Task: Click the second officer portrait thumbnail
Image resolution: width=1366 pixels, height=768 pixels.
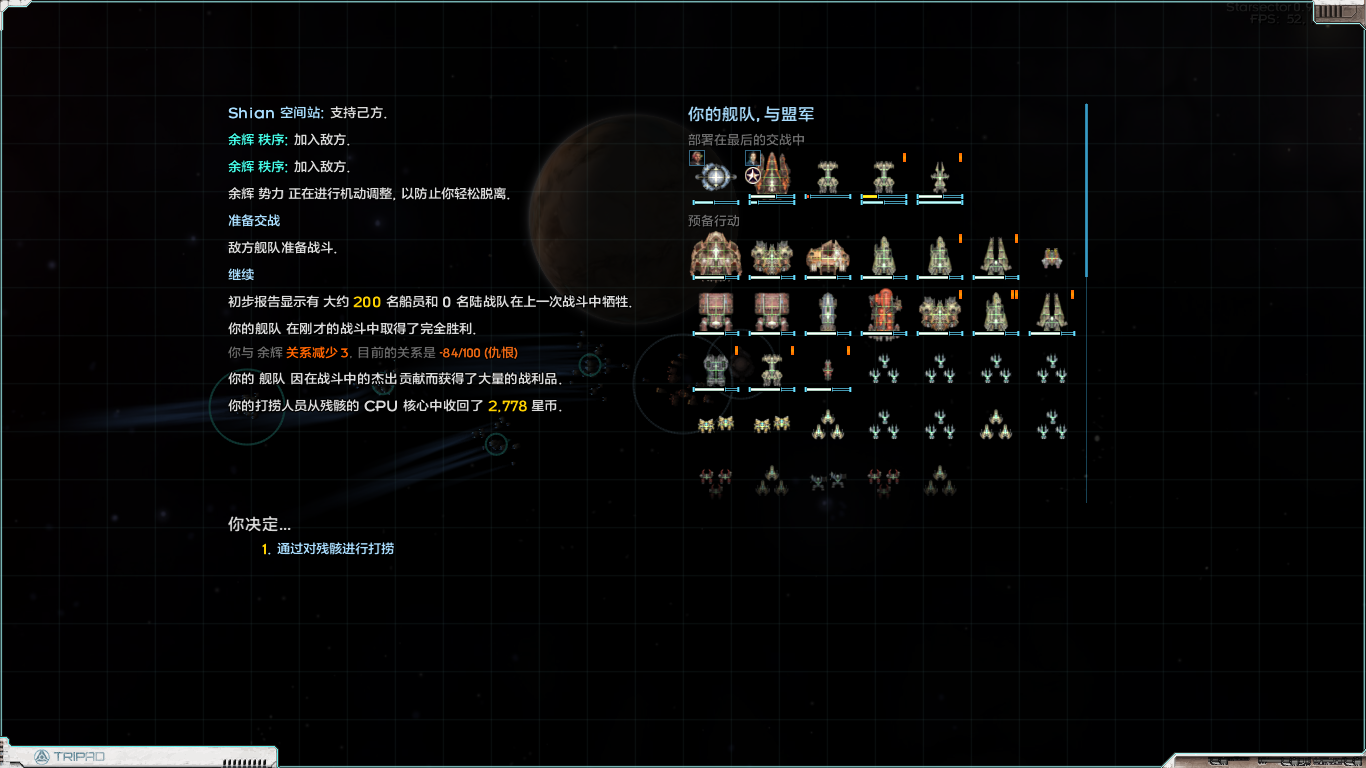Action: (x=752, y=157)
